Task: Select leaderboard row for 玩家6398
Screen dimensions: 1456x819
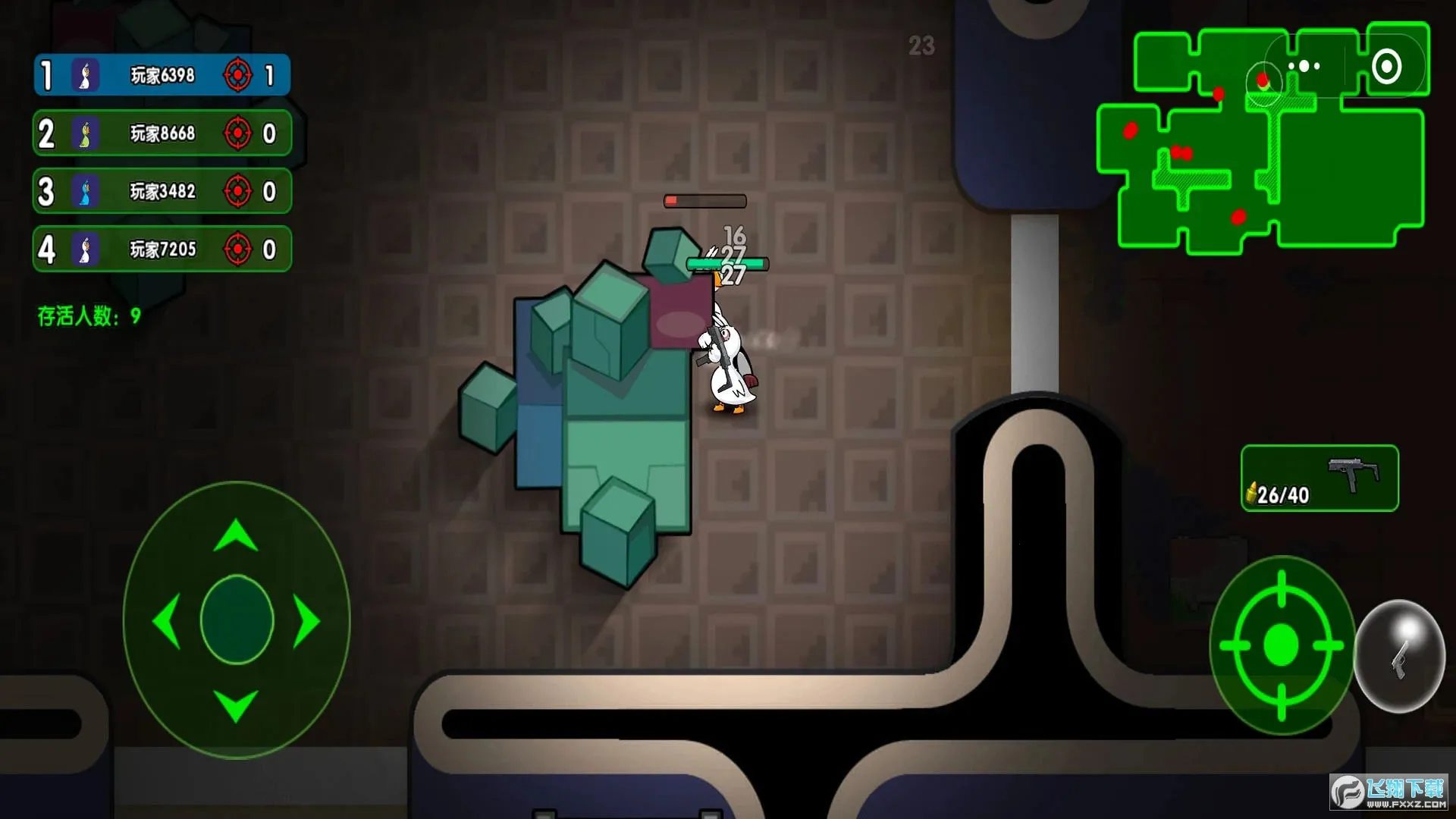Action: tap(162, 75)
